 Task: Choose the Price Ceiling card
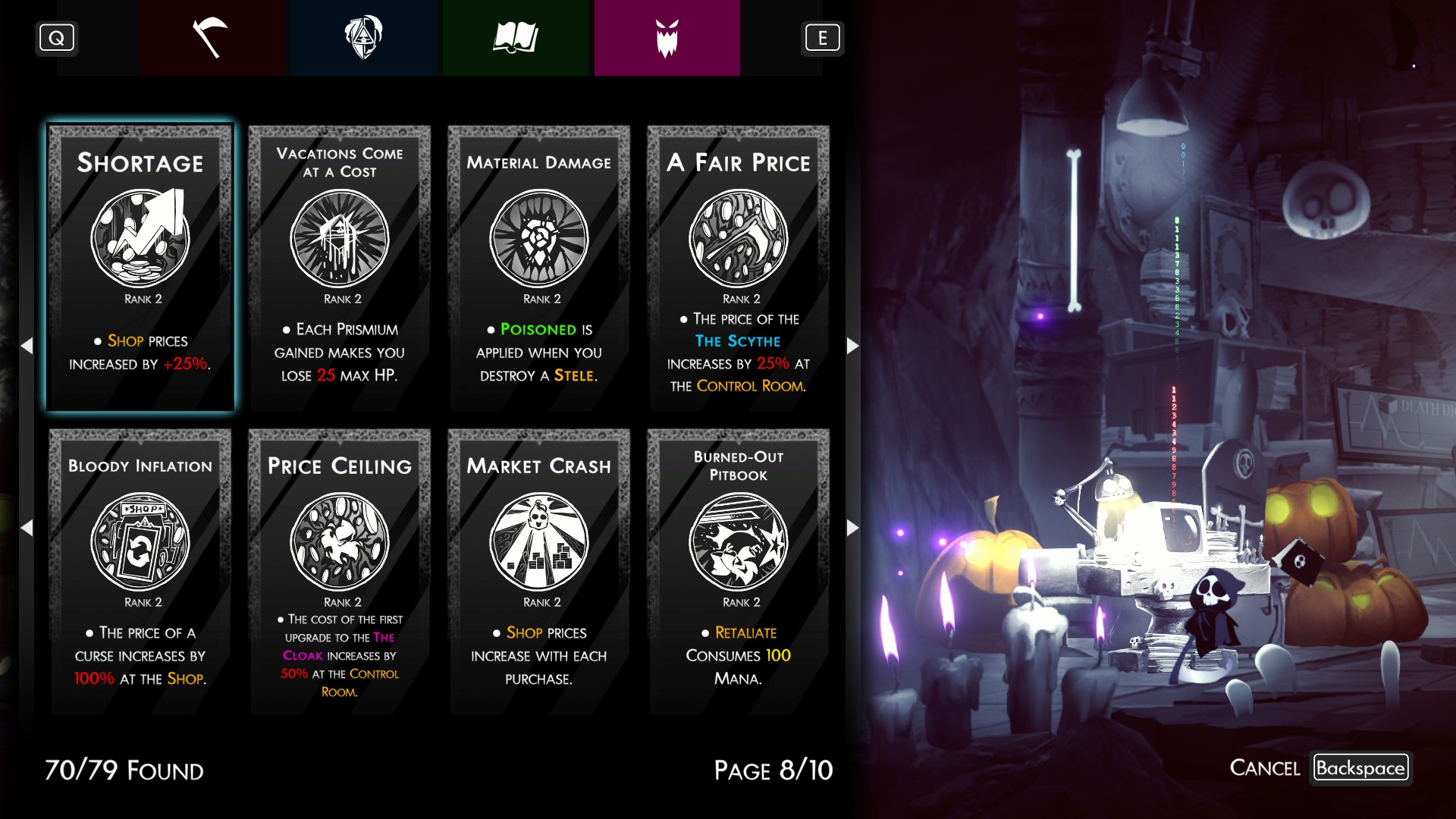coord(340,571)
